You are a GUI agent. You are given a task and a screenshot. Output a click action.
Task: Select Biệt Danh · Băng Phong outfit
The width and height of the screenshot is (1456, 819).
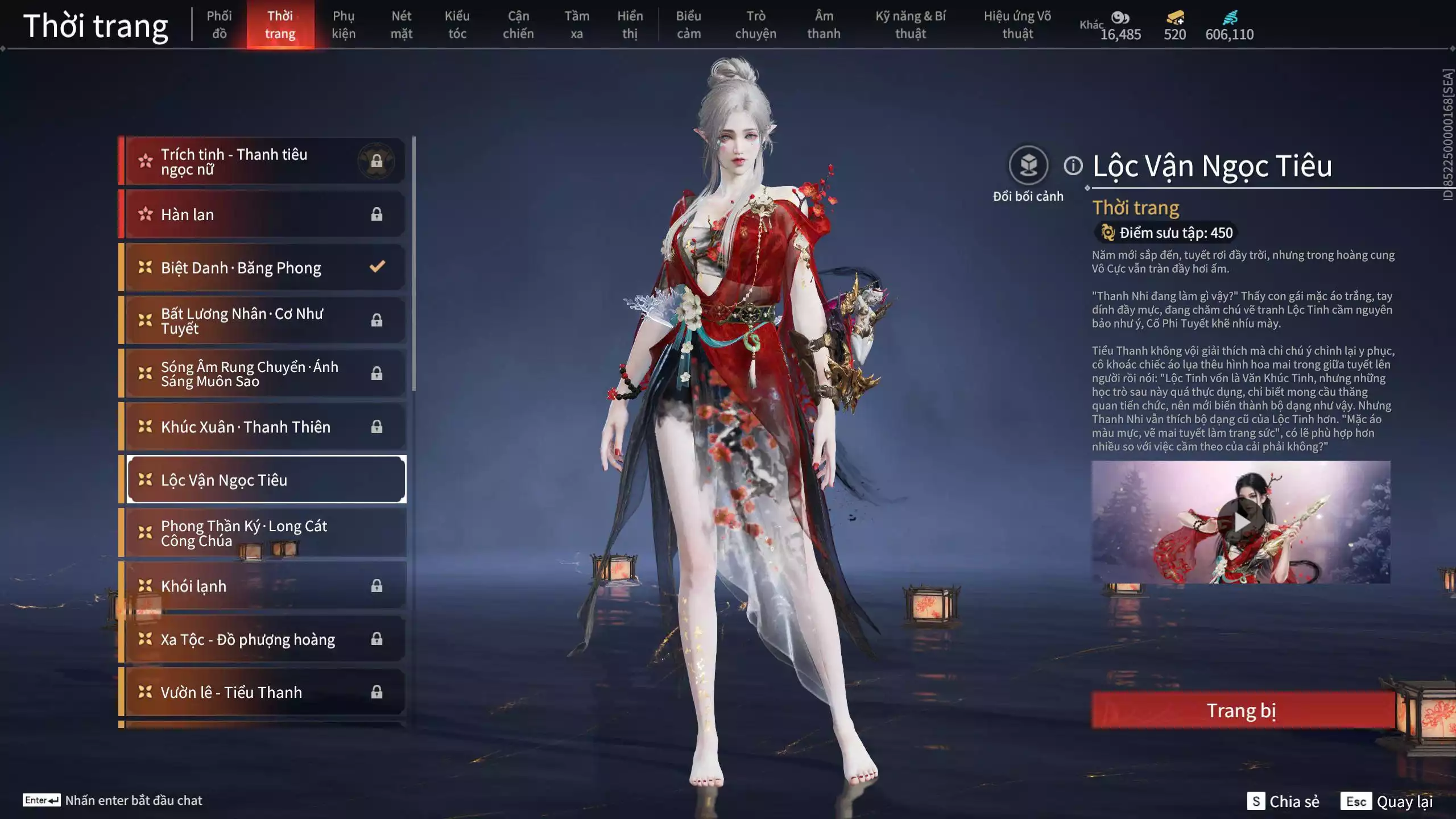265,267
